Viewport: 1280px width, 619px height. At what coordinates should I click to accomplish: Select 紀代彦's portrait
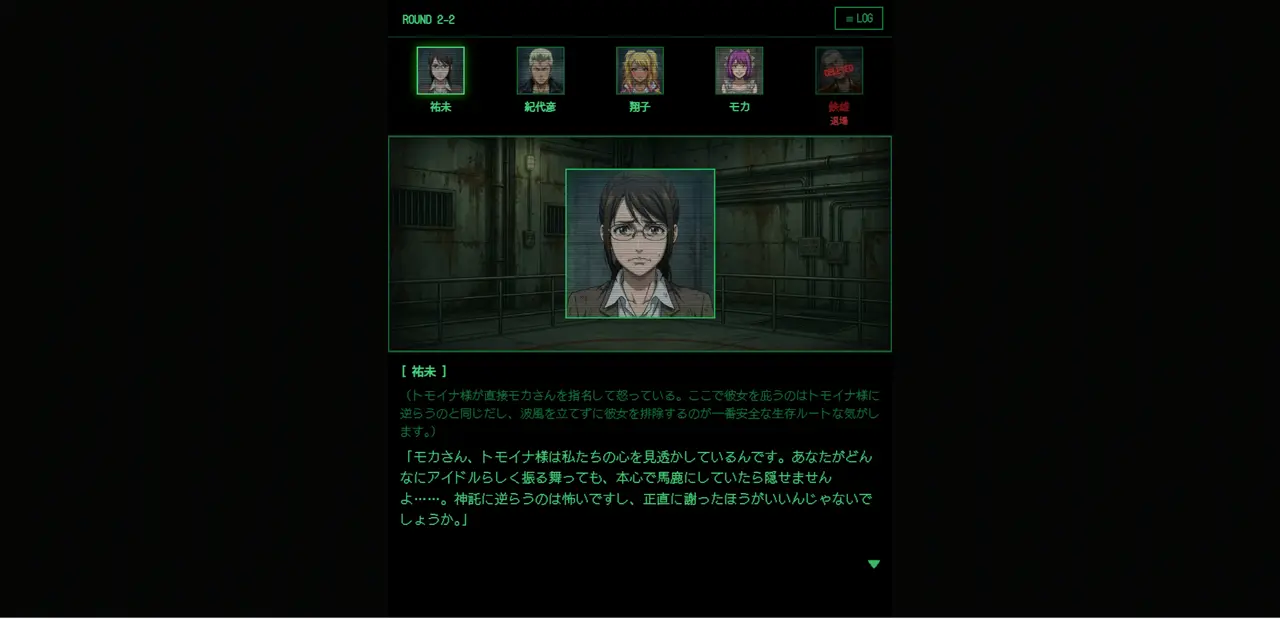click(x=540, y=71)
